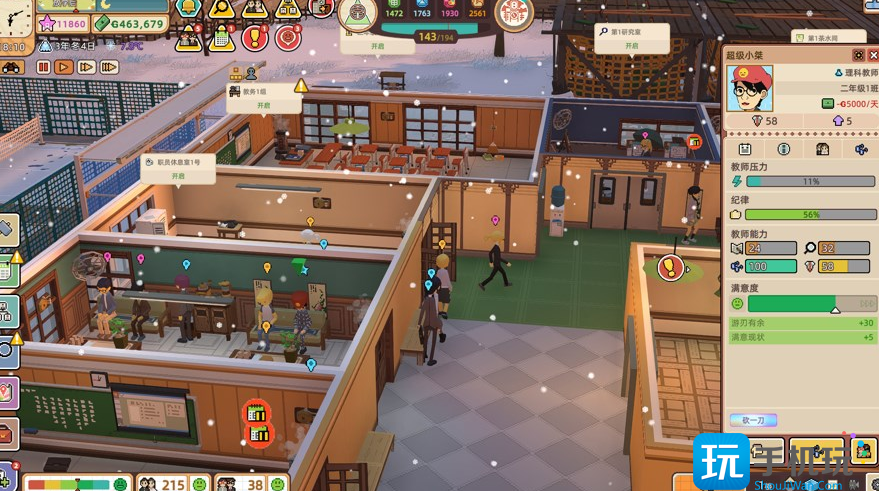Click the yellow warning triangle on the roof
The width and height of the screenshot is (879, 491).
click(301, 86)
